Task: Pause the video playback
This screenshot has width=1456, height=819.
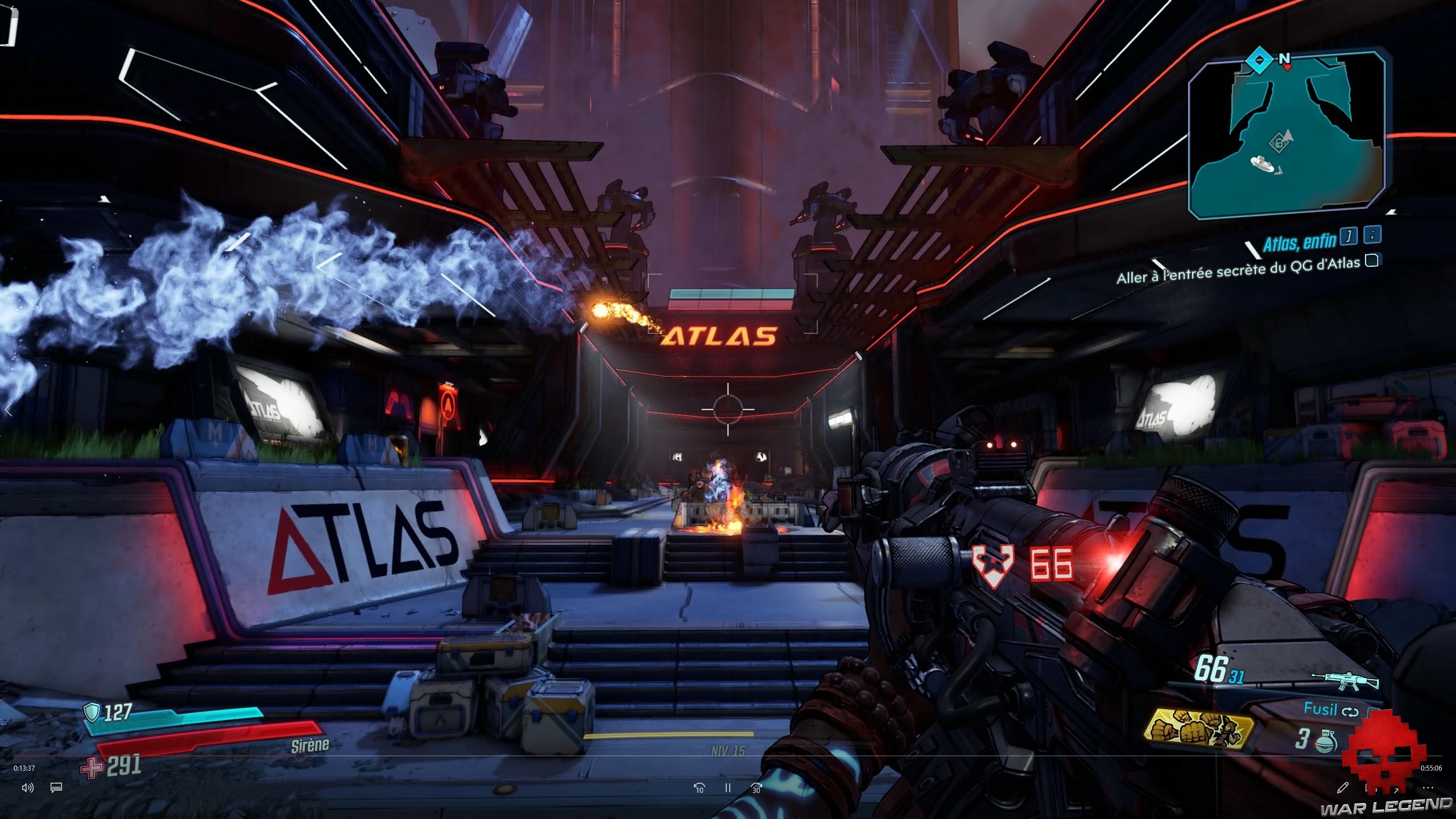Action: click(x=727, y=788)
